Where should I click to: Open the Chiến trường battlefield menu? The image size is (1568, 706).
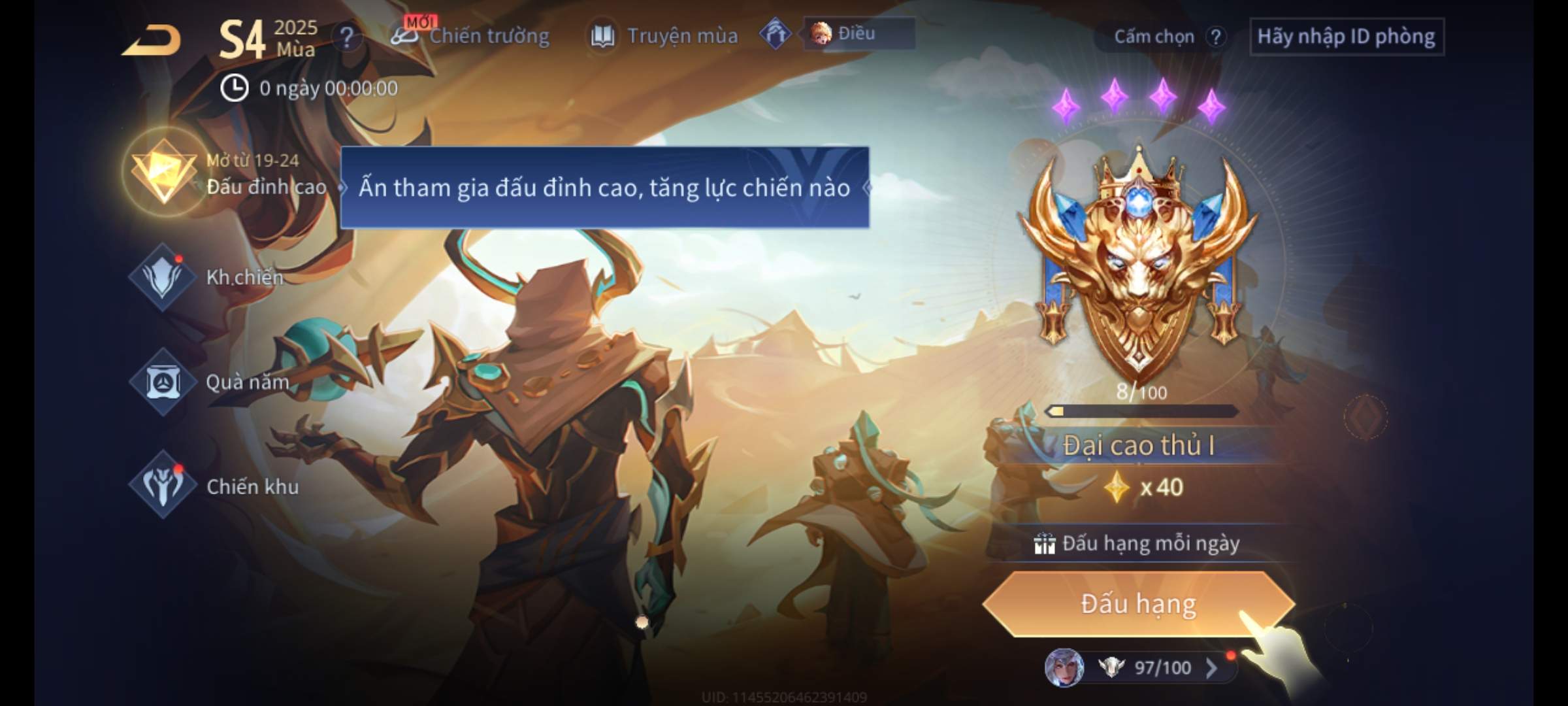click(x=470, y=36)
